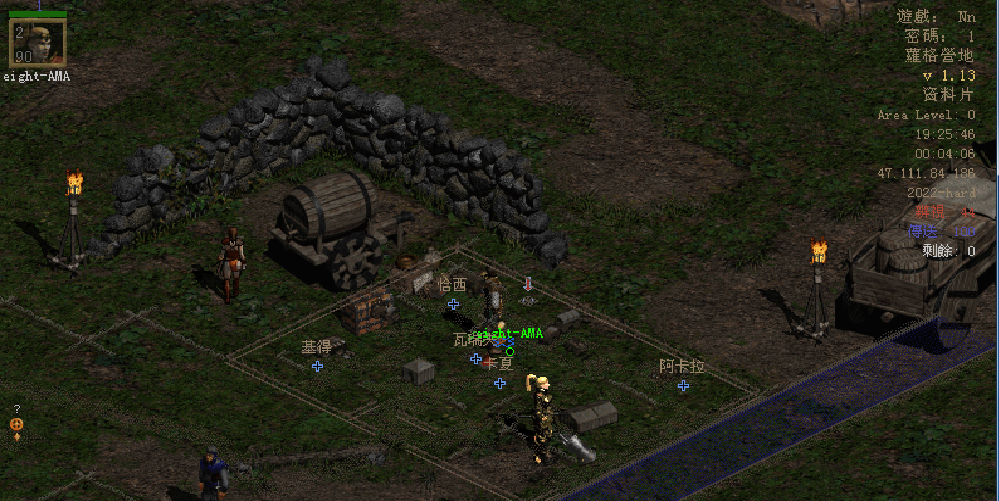Click the eight-AMA character portrait
Viewport: 999px width, 501px height.
tap(38, 41)
